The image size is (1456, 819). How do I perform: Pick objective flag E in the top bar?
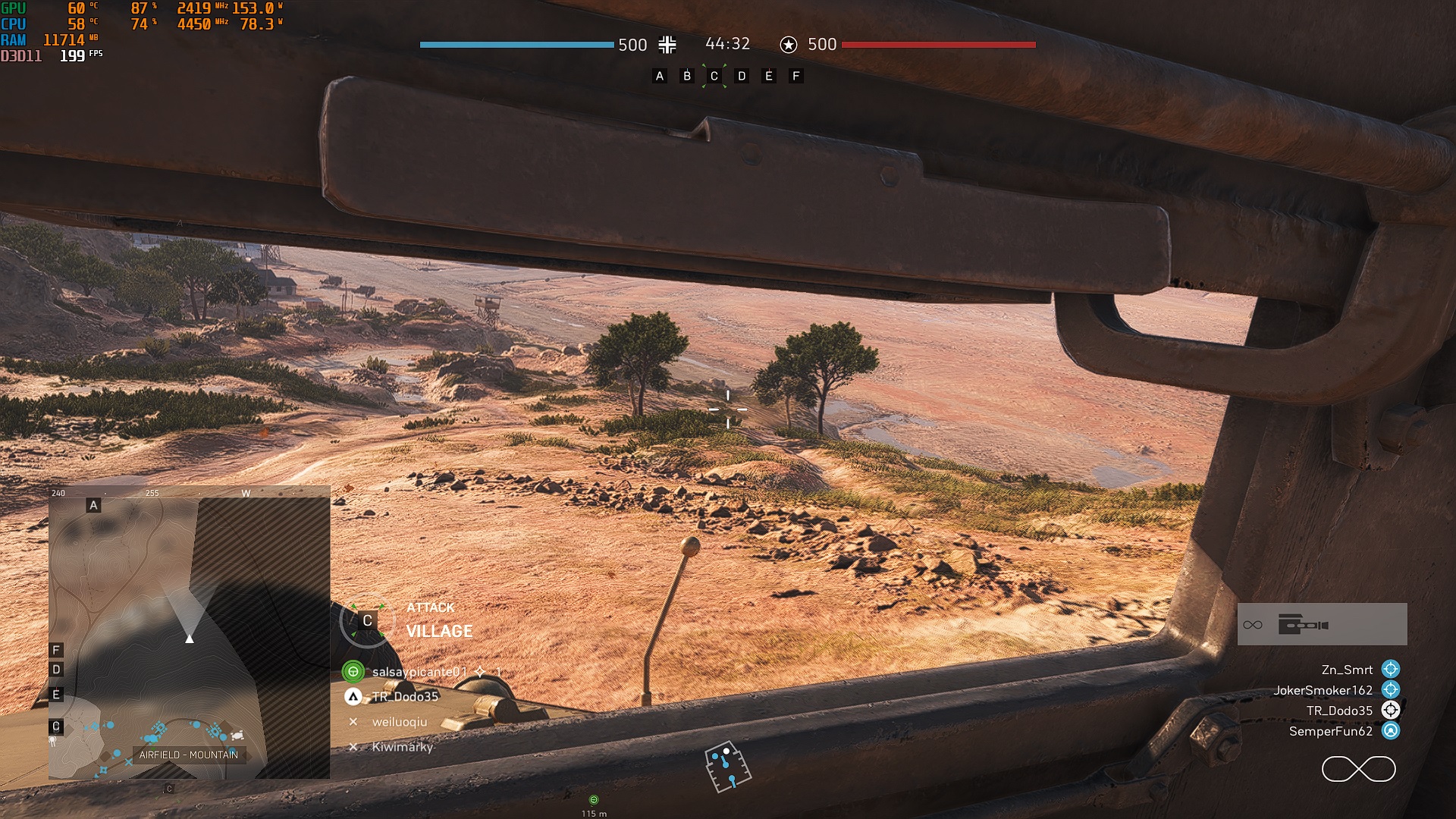tap(769, 76)
